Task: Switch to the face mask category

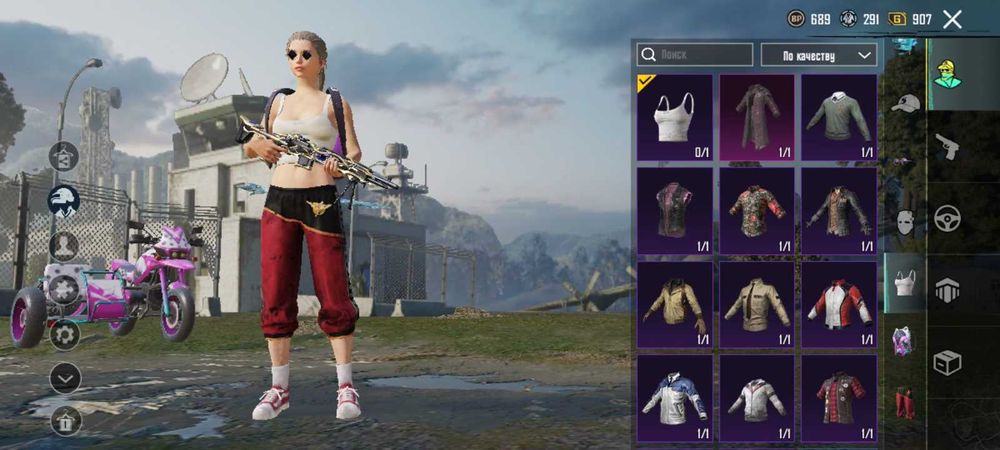Action: 905,221
